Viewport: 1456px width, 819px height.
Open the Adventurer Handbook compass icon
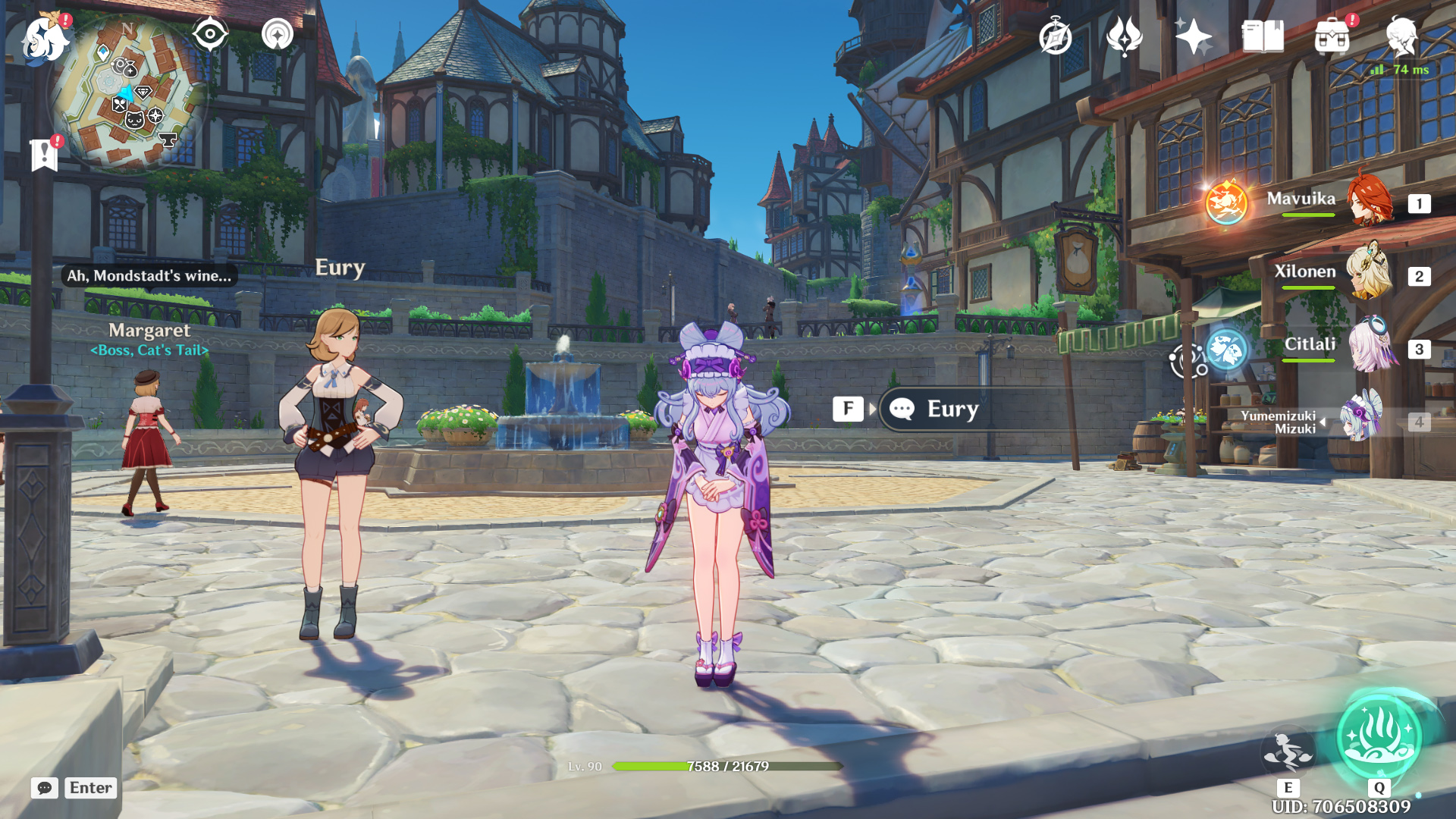(x=1055, y=37)
